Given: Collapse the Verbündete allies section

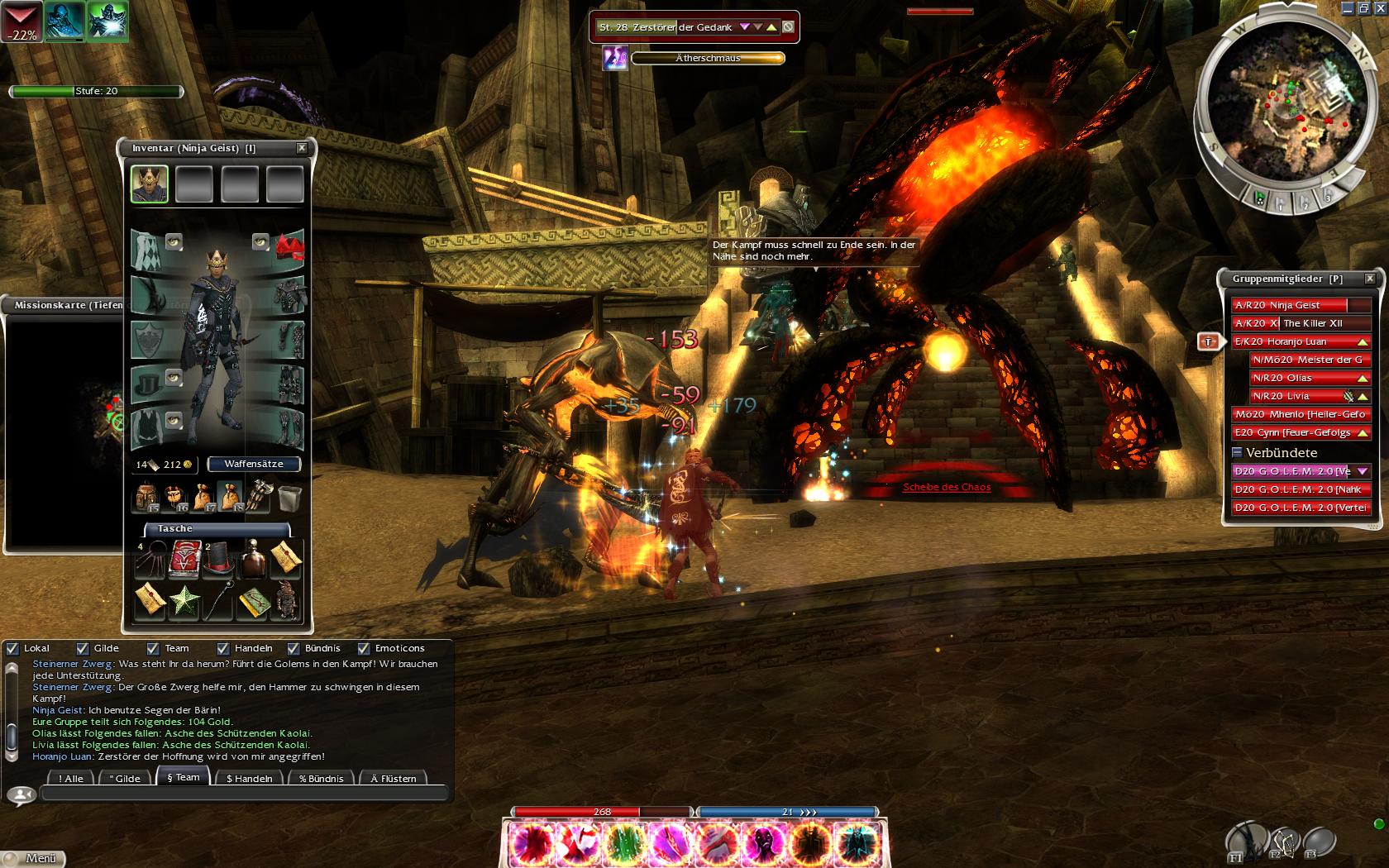Looking at the screenshot, I should coord(1238,453).
